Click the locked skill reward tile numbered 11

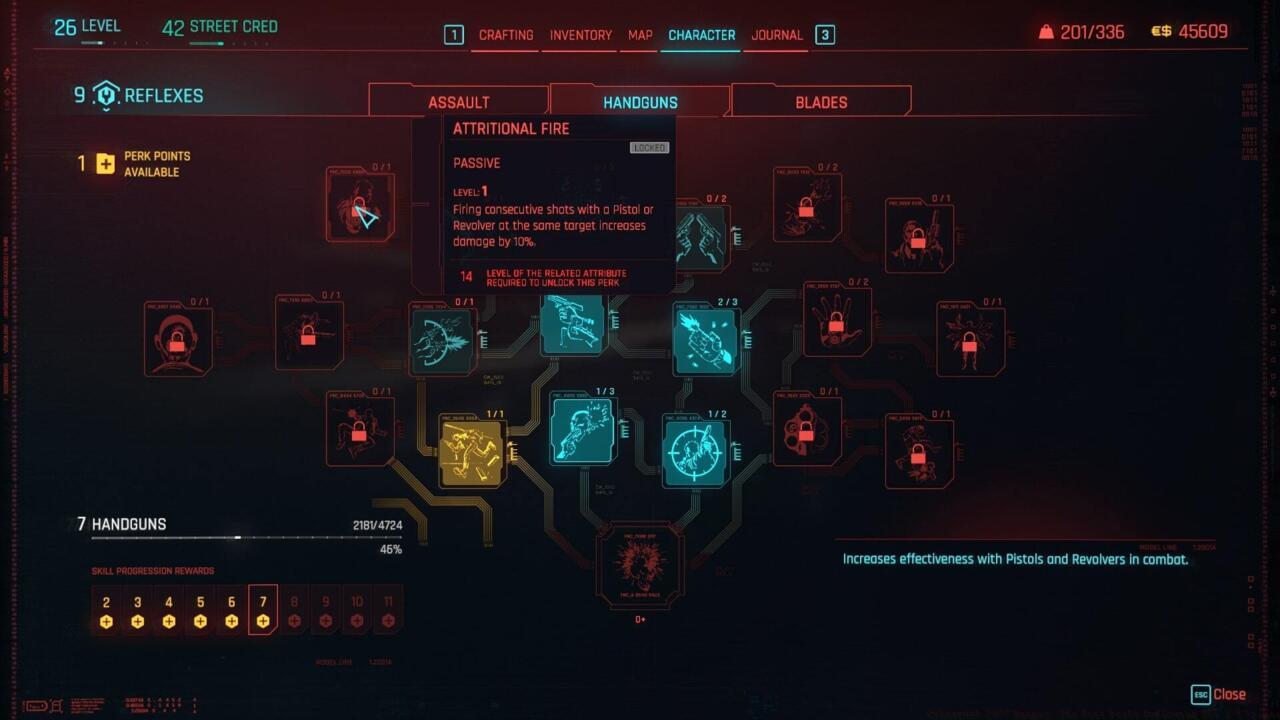[389, 609]
